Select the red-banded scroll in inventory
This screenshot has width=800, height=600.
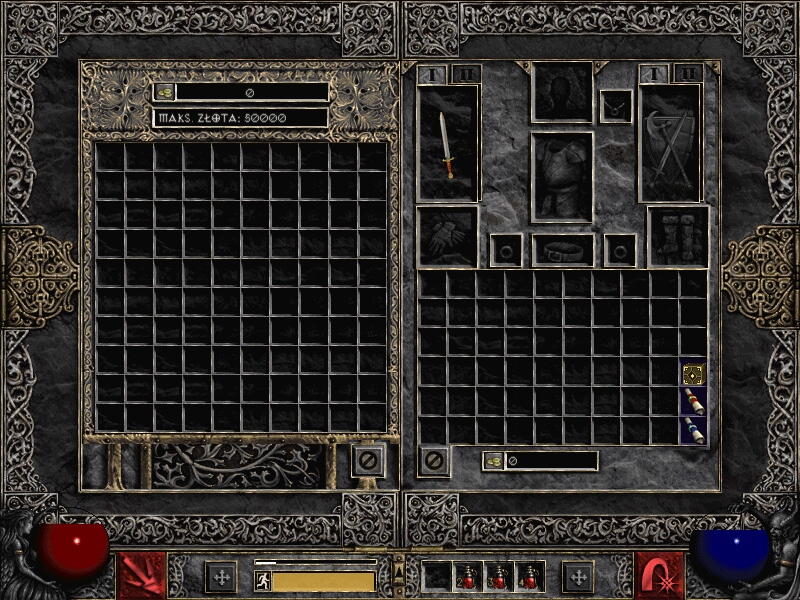point(693,402)
